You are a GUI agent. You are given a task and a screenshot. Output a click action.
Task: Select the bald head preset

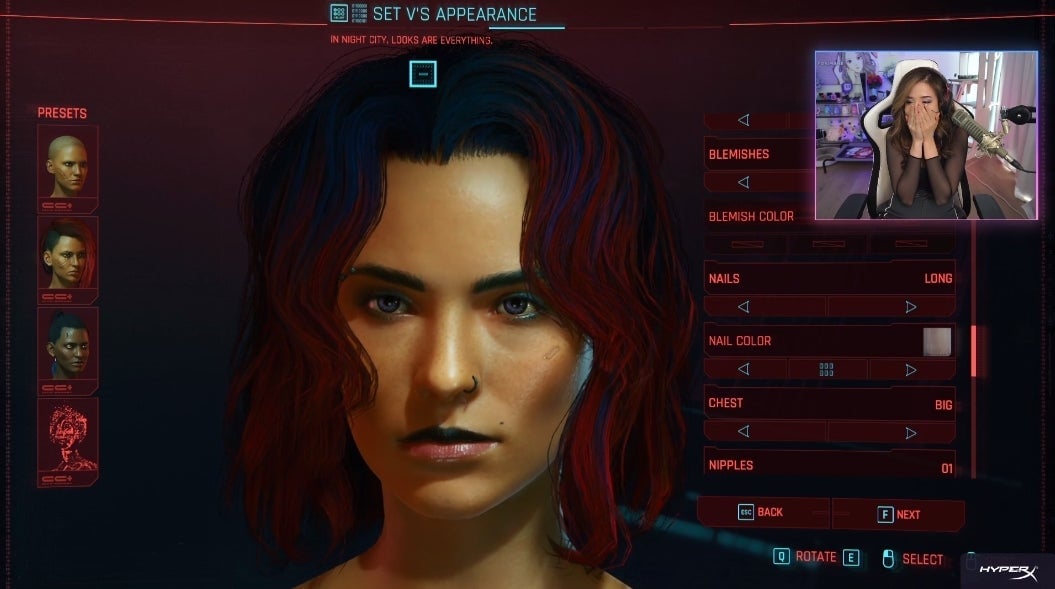[x=68, y=167]
